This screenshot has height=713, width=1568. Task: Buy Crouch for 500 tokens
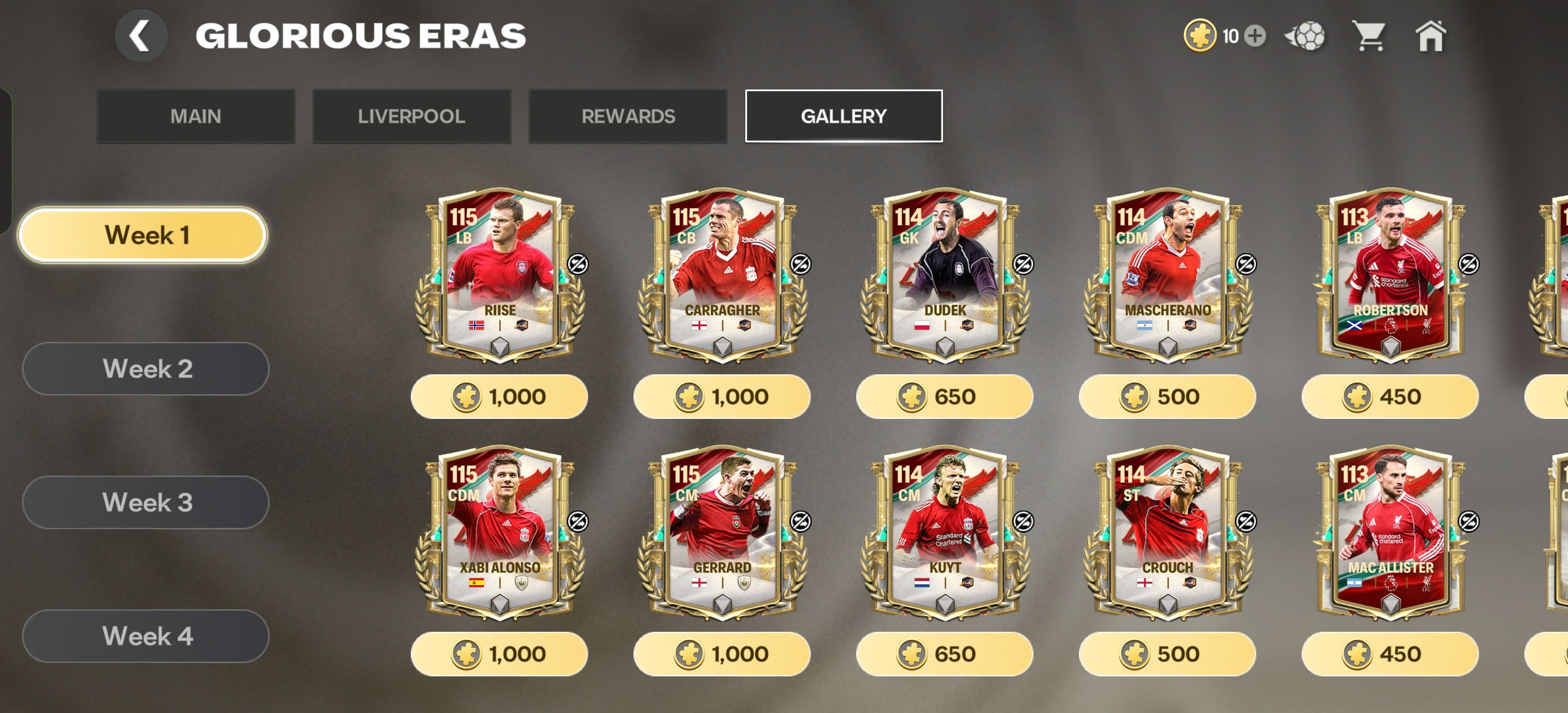[x=1167, y=653]
